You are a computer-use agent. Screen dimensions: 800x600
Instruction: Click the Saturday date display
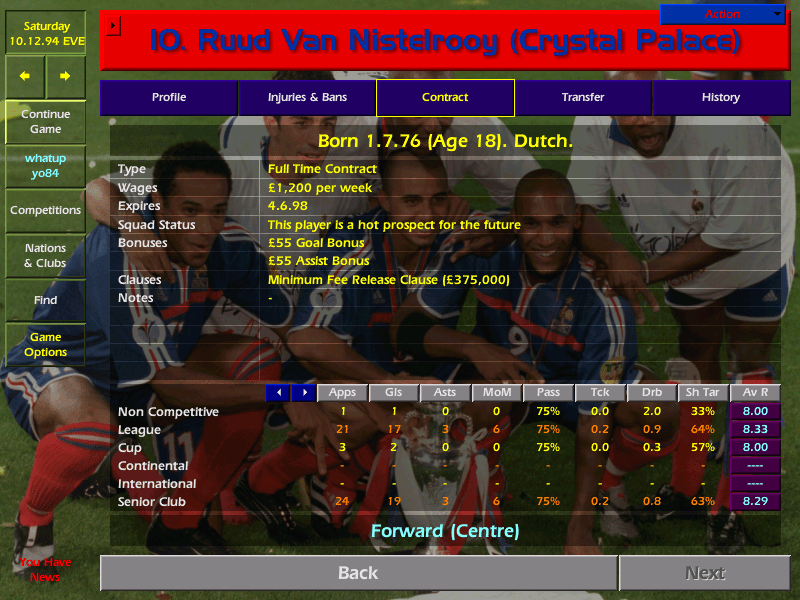(45, 34)
